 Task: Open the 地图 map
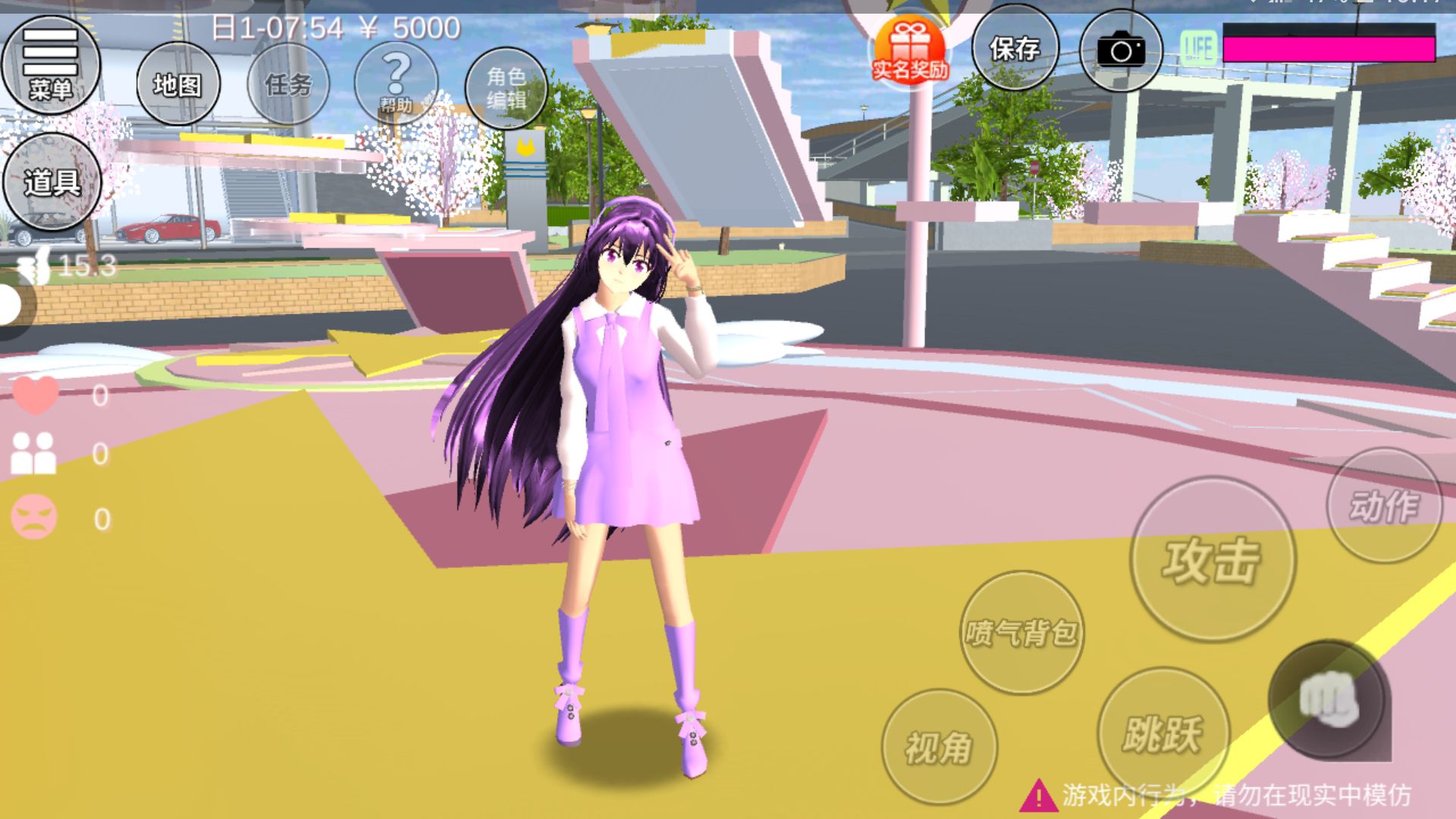(x=178, y=84)
